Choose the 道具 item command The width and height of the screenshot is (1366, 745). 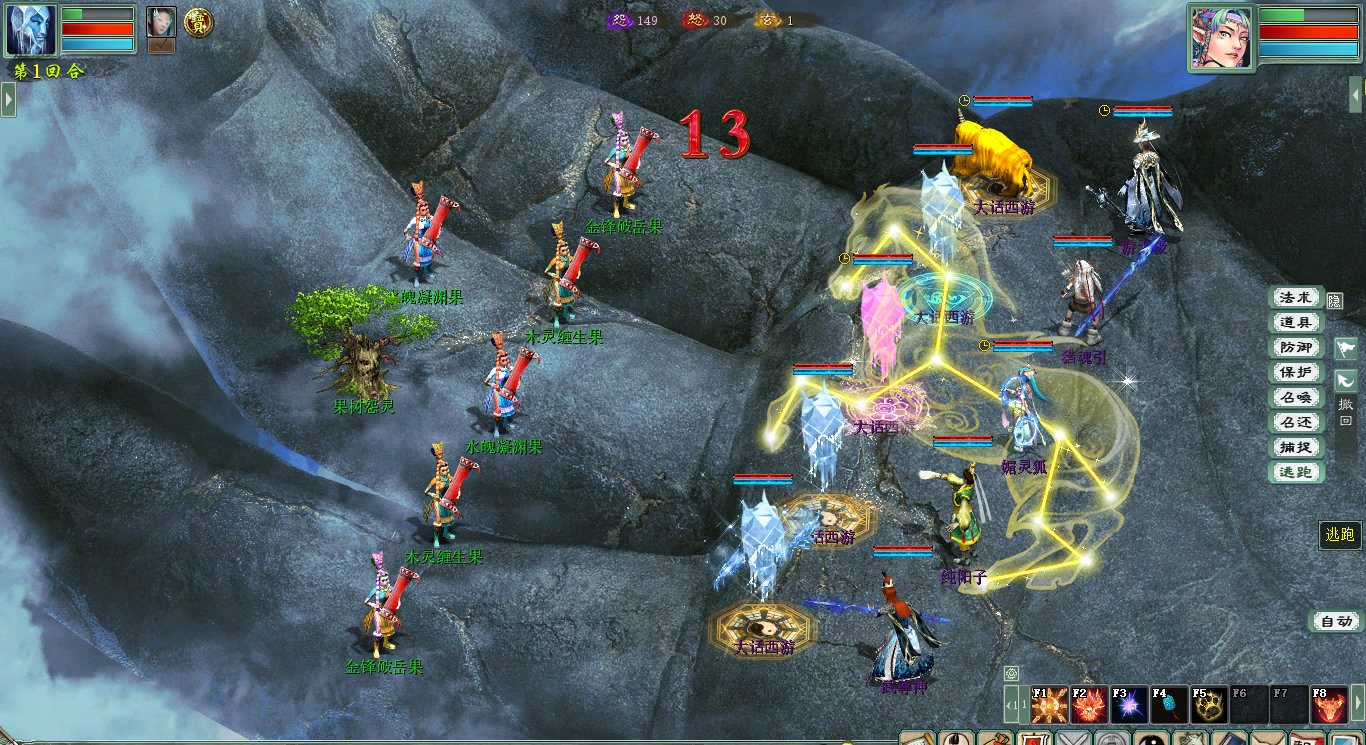(x=1296, y=322)
